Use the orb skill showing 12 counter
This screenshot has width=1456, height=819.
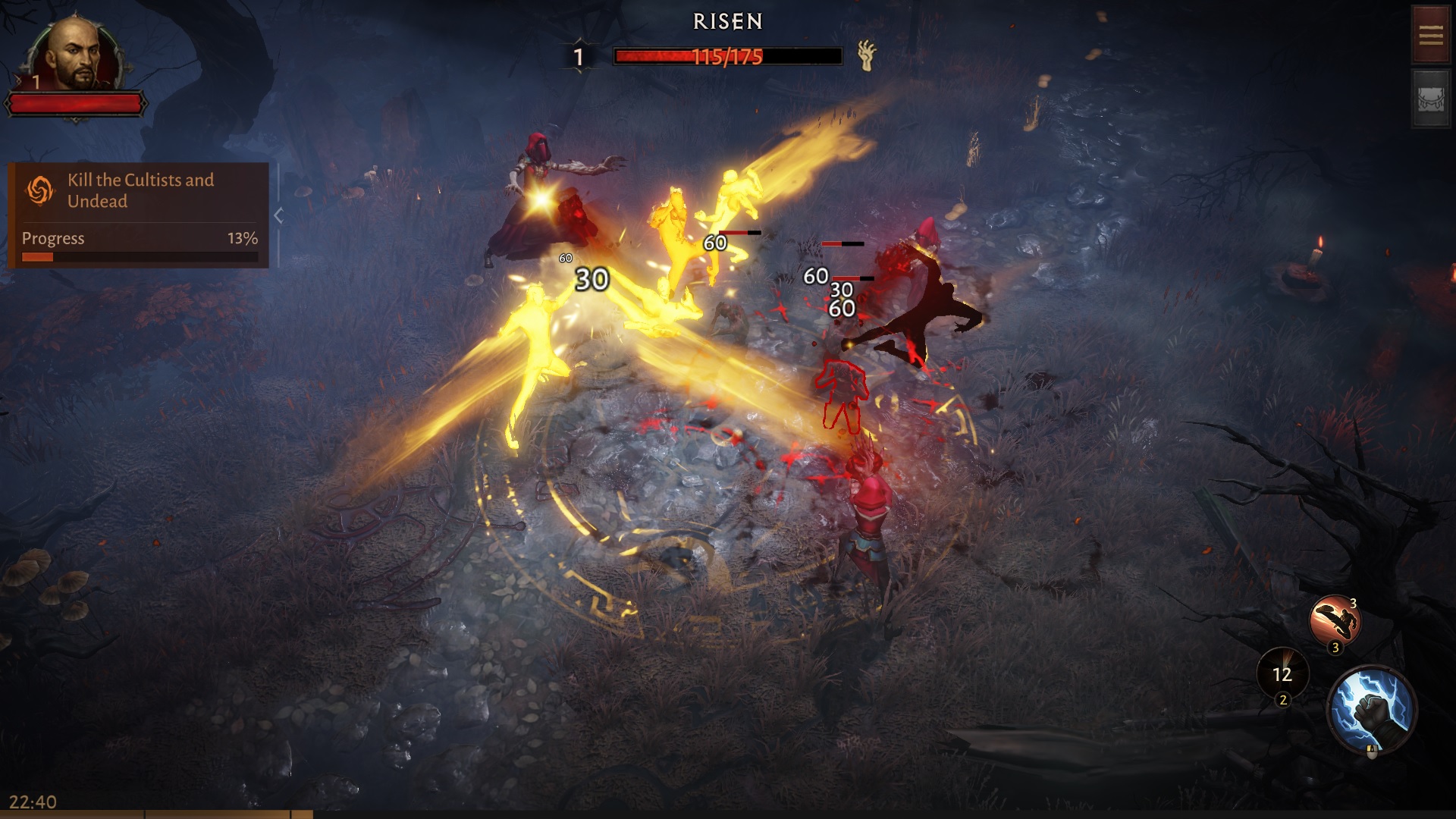click(1282, 675)
